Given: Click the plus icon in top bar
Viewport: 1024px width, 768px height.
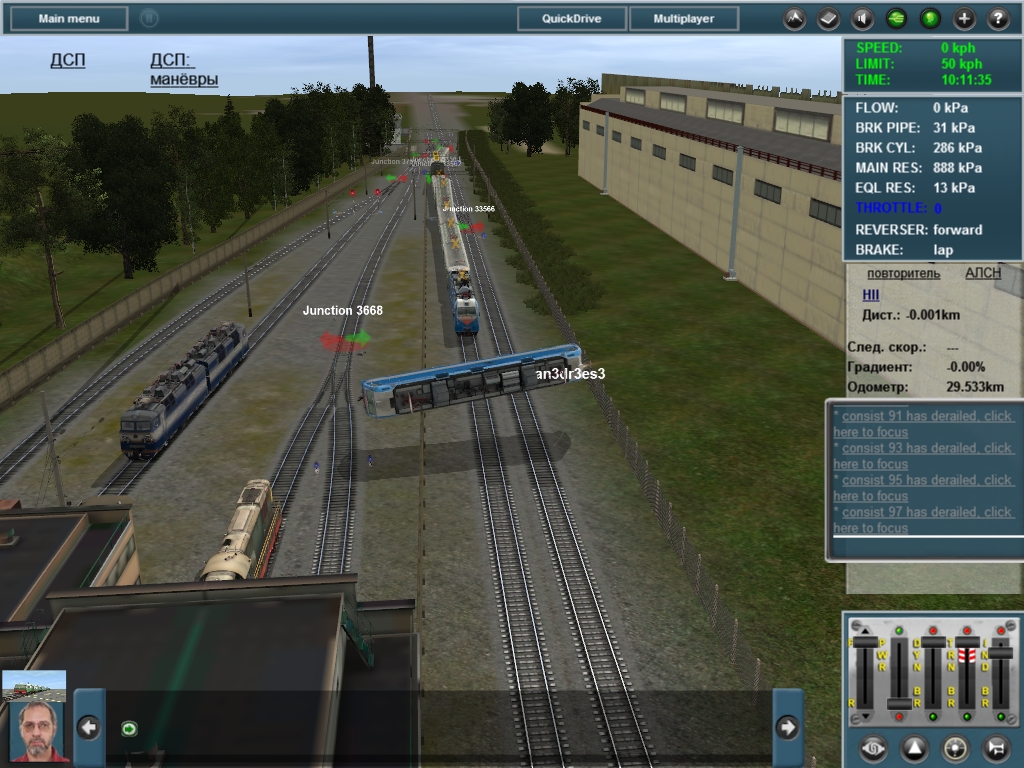Looking at the screenshot, I should click(x=964, y=18).
